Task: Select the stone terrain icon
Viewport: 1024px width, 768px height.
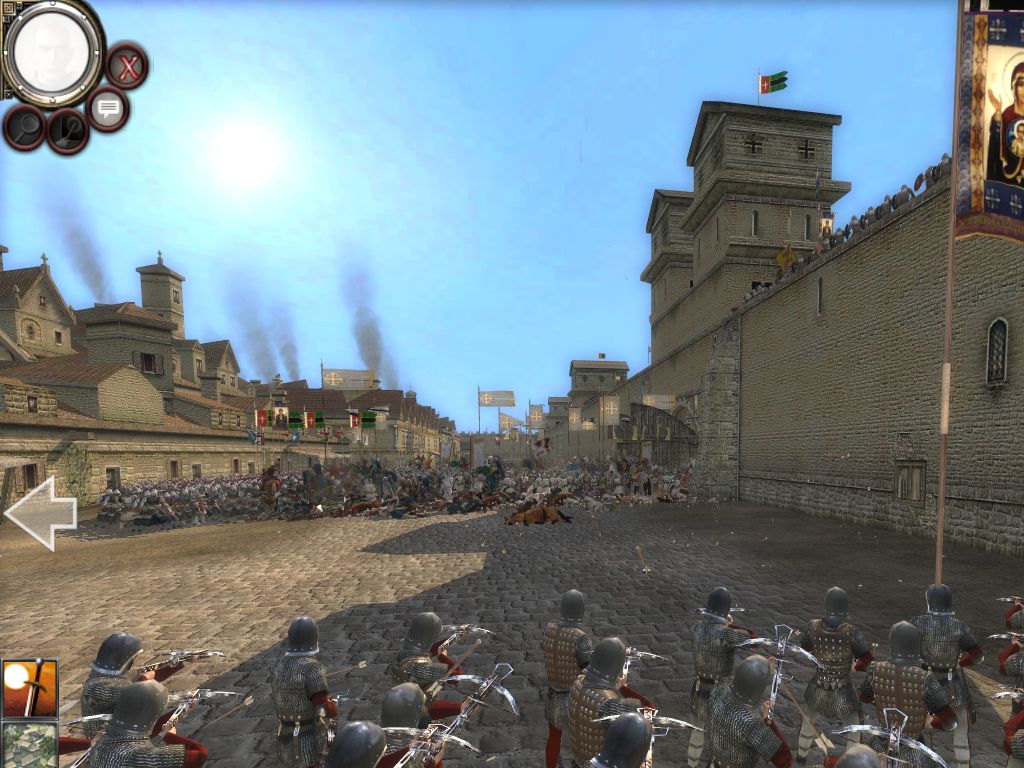Action: point(29,744)
